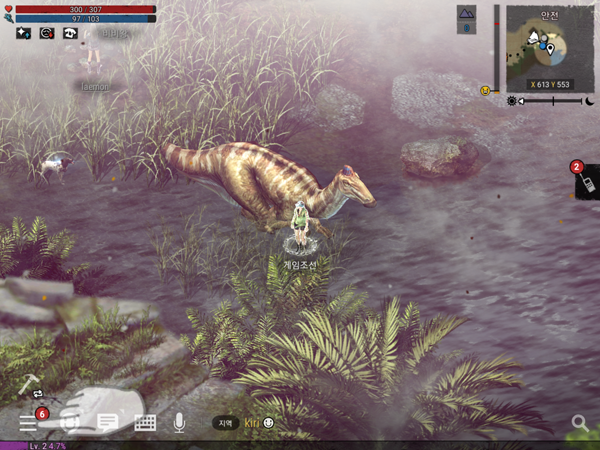Screen dimensions: 600x450
Task: Switch tools with the pickaxe swap icon
Action: click(28, 388)
